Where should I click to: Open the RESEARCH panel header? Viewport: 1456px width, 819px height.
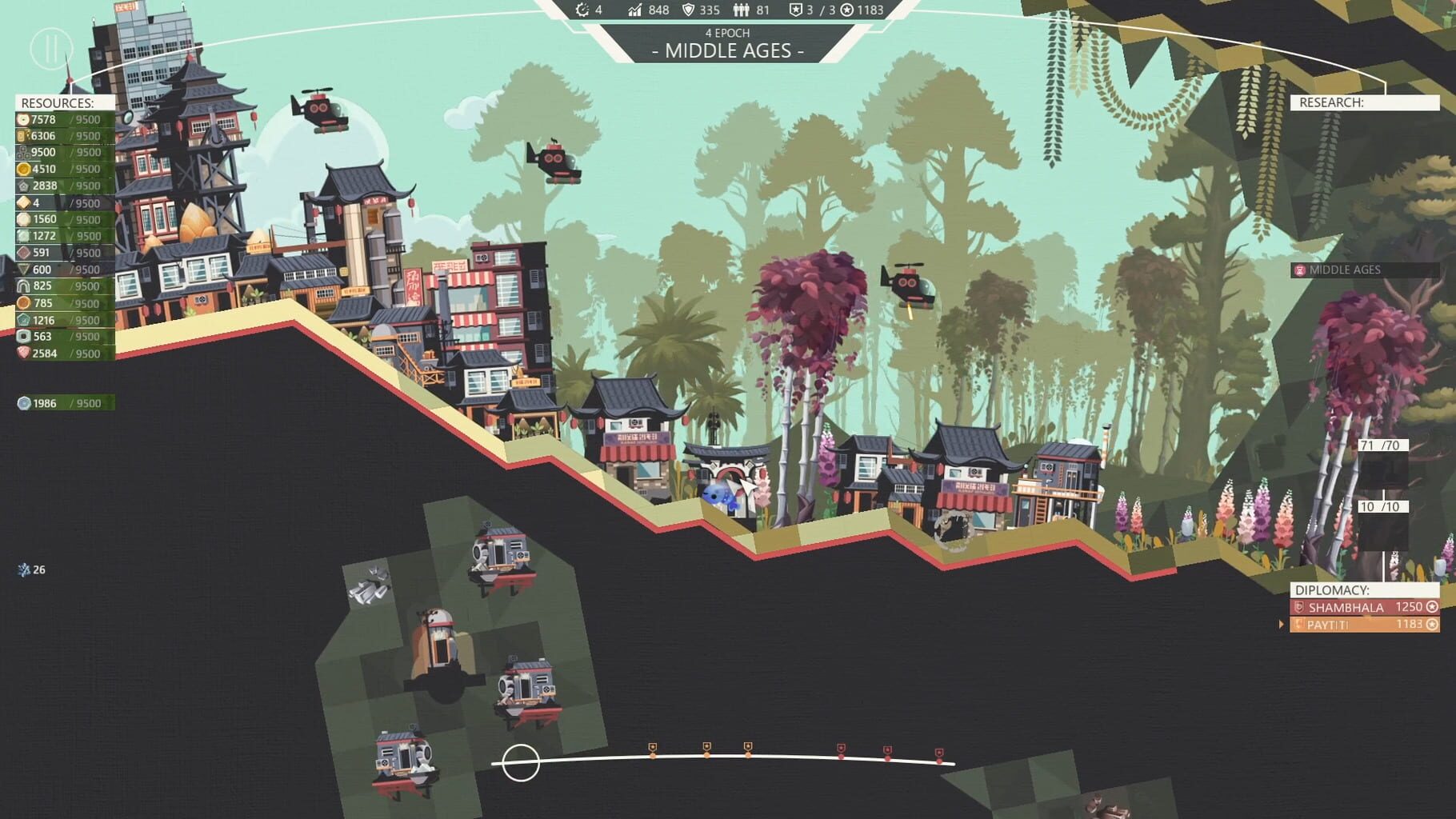(x=1330, y=102)
